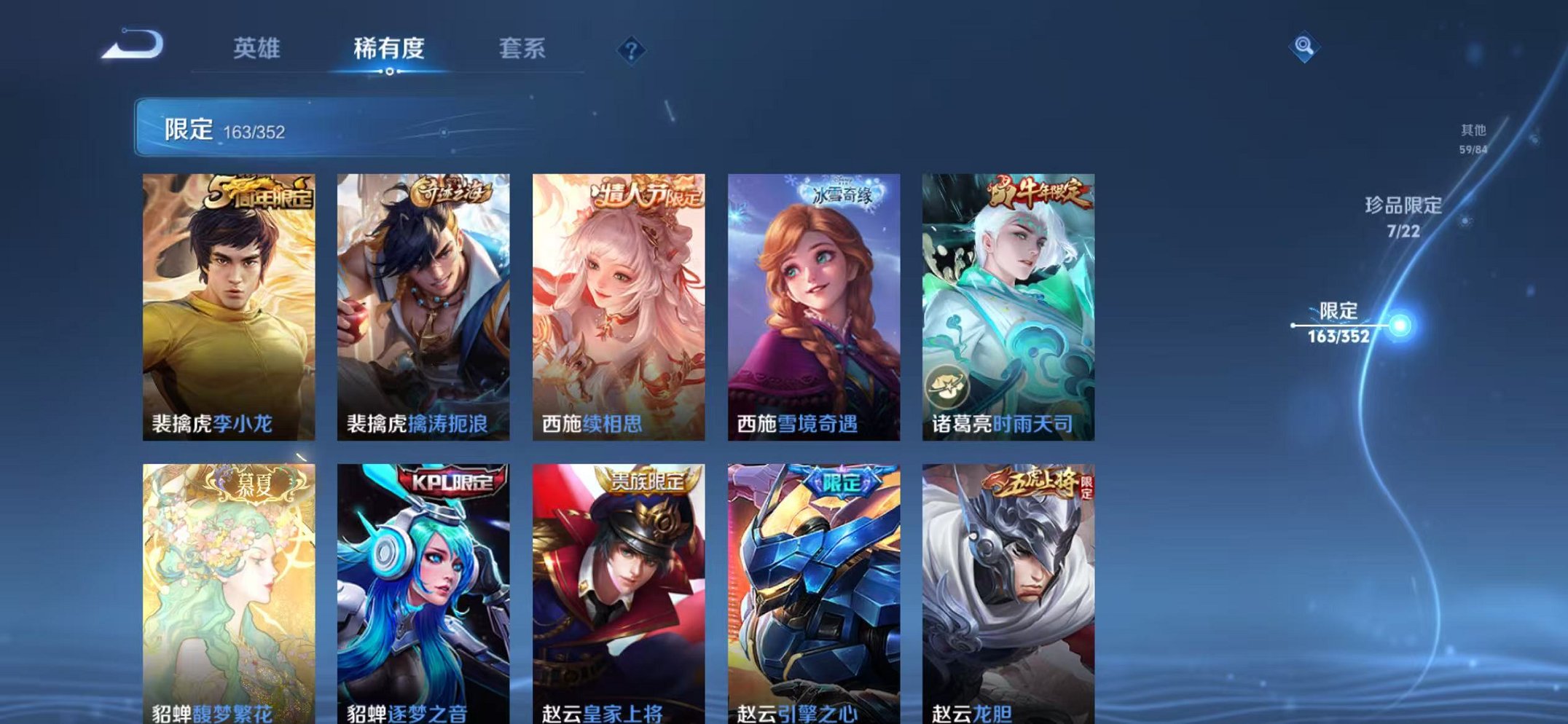Click the question mark help icon

point(632,51)
